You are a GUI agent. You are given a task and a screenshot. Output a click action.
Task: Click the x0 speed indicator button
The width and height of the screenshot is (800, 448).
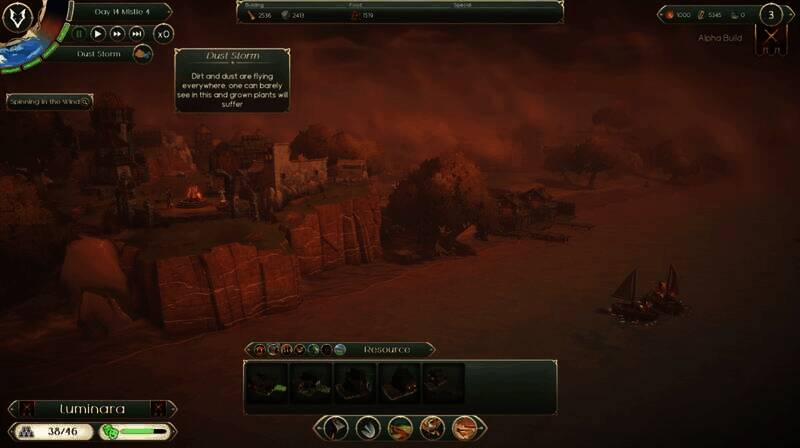[x=164, y=33]
